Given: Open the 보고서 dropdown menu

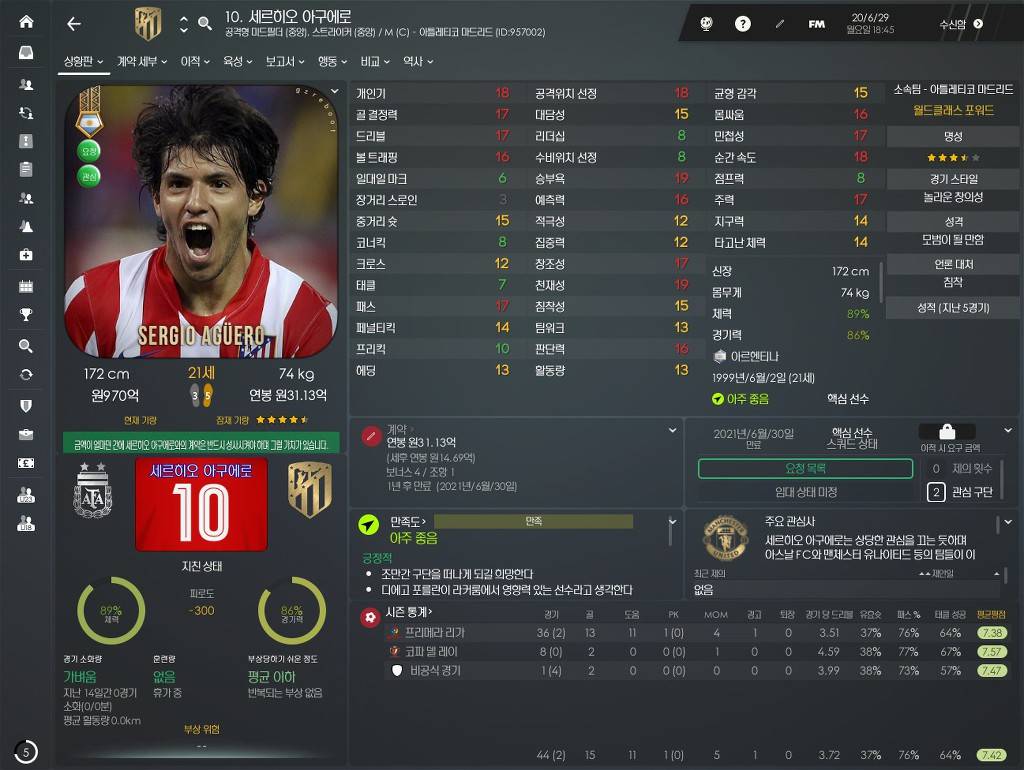Looking at the screenshot, I should (x=285, y=62).
